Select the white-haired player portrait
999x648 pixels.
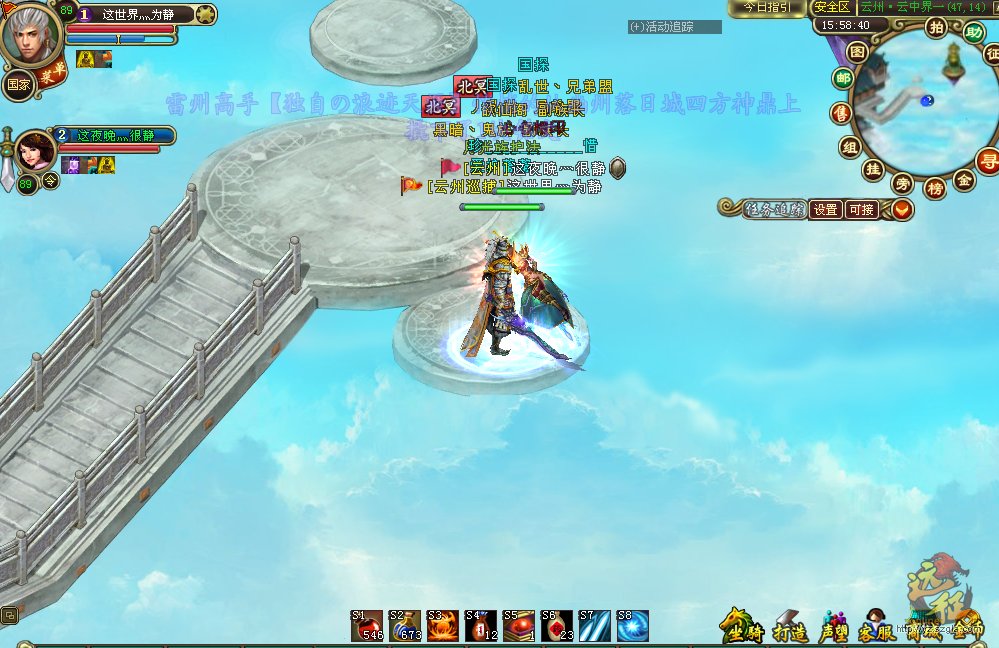click(32, 37)
